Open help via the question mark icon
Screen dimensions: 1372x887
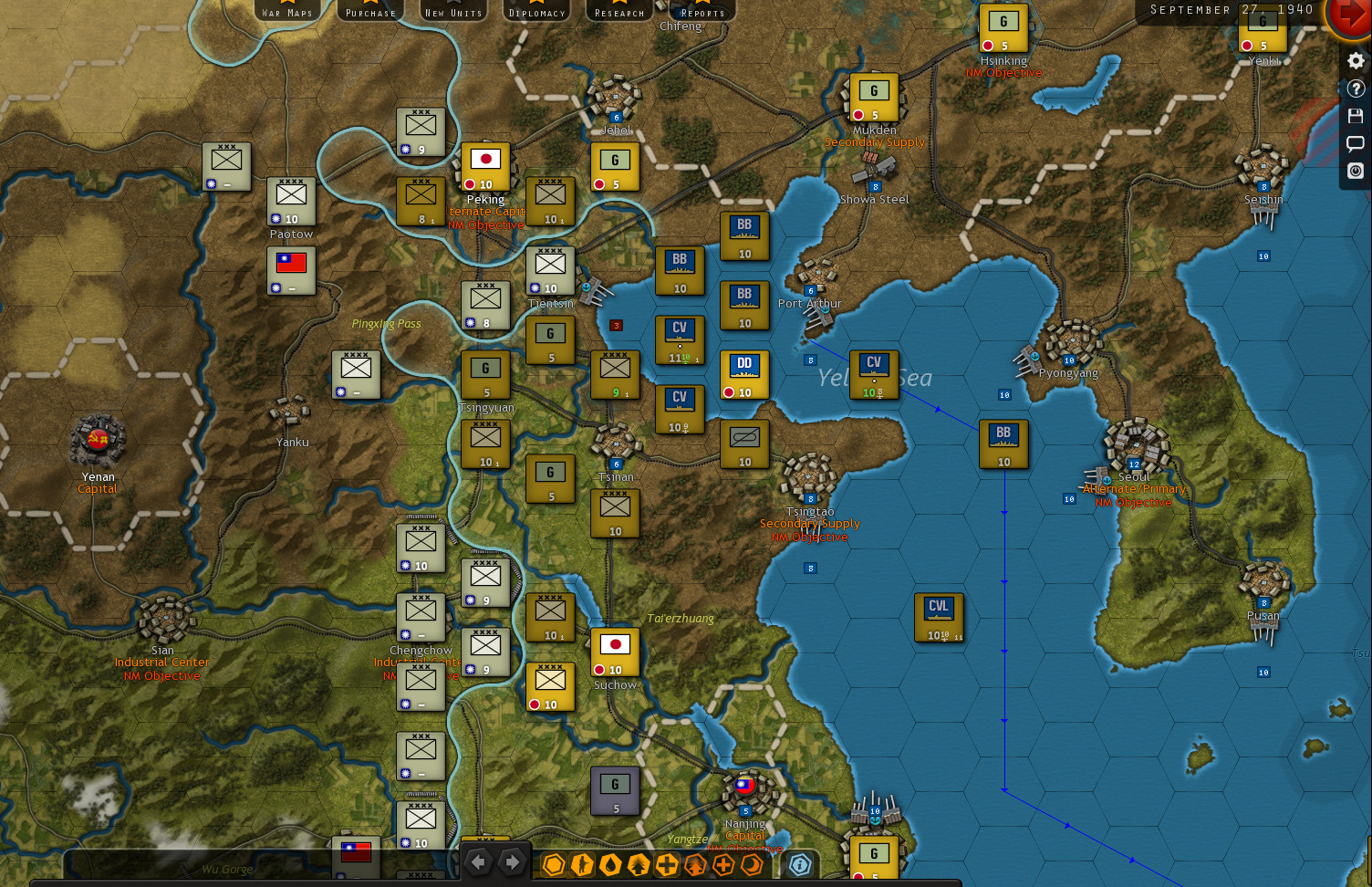[1356, 88]
